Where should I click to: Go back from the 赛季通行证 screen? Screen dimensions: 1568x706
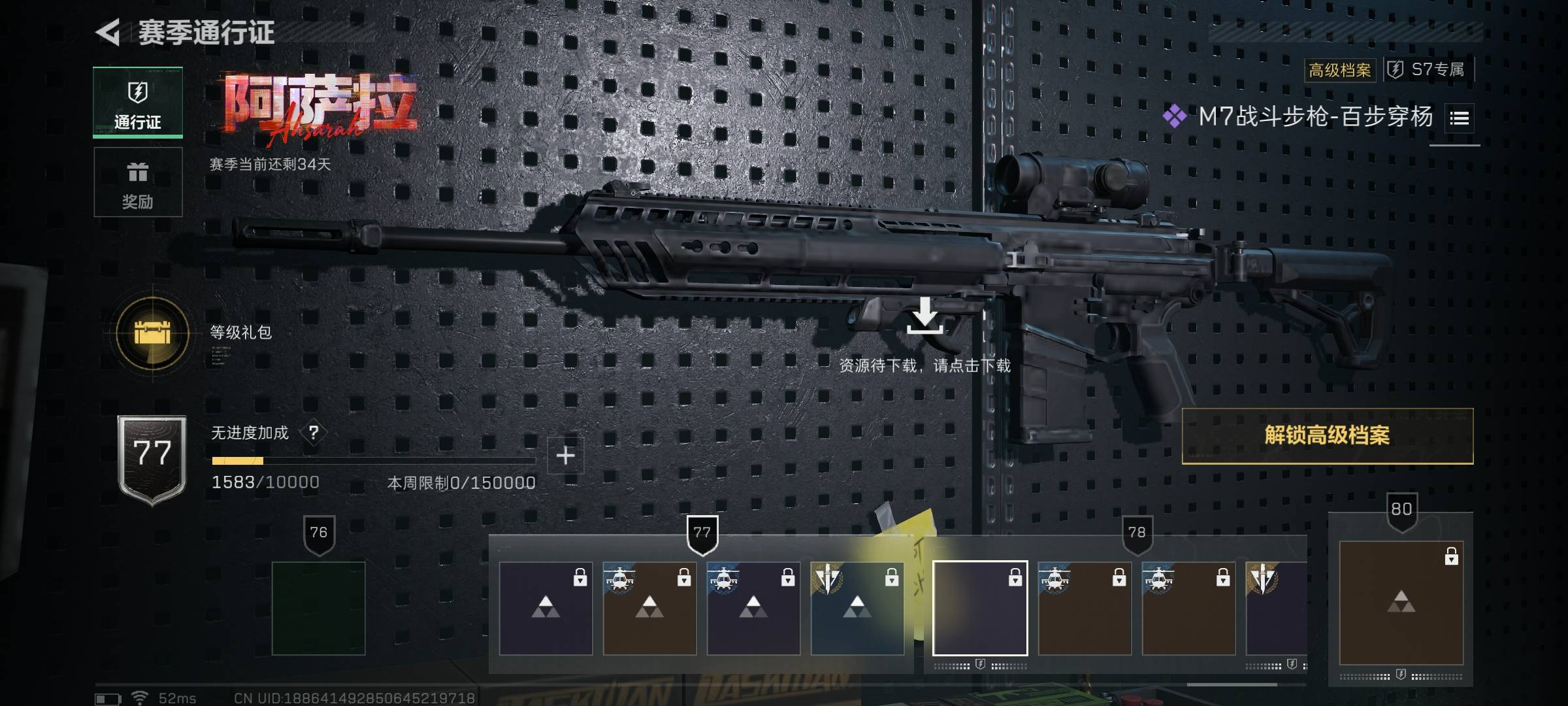(x=108, y=32)
